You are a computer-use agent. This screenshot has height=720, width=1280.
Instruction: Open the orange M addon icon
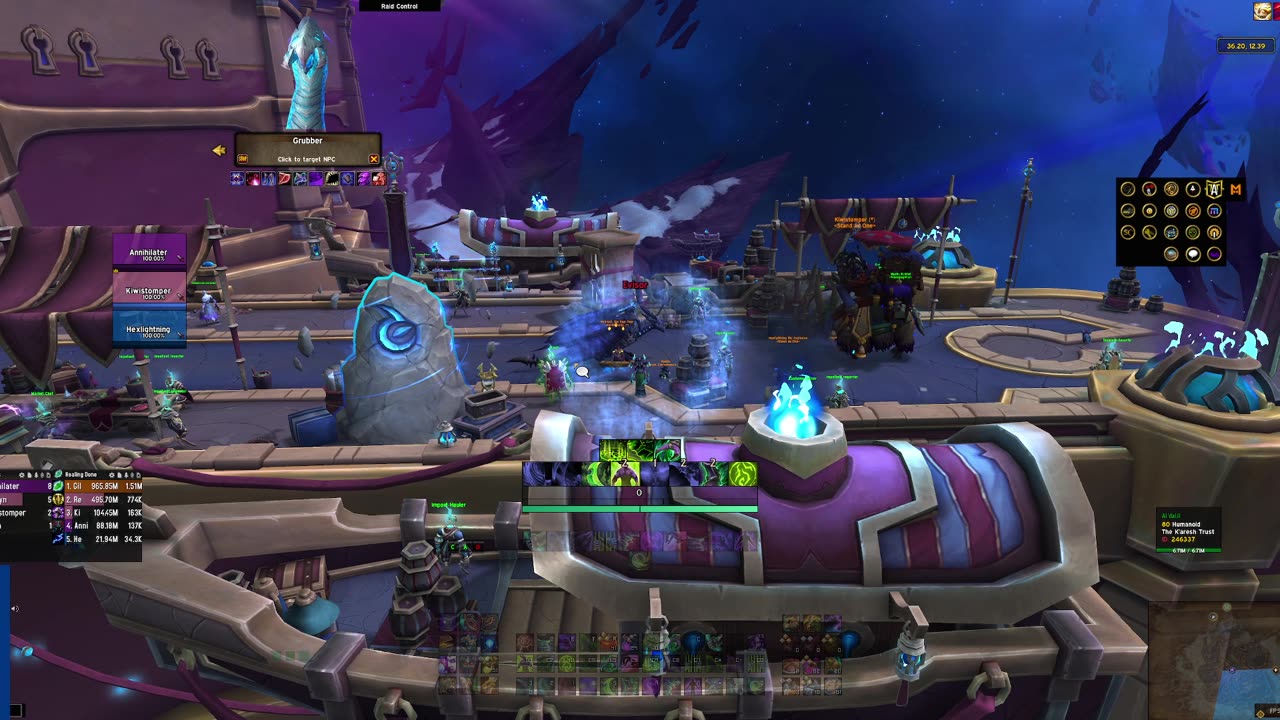point(1236,189)
